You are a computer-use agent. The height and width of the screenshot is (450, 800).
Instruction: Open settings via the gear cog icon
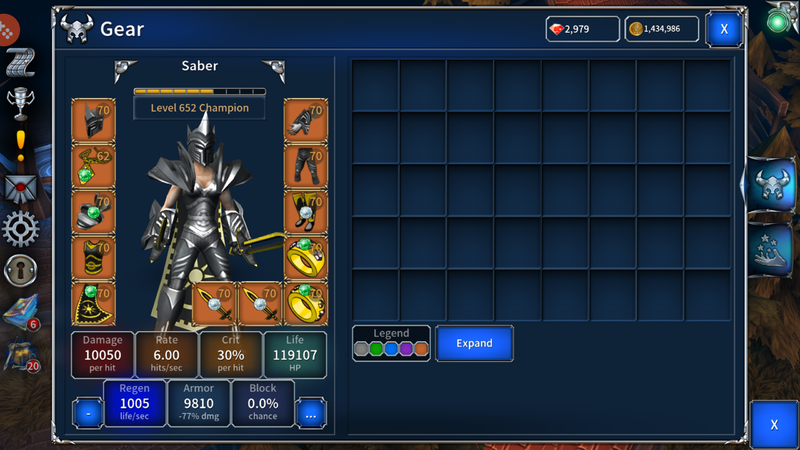(20, 229)
